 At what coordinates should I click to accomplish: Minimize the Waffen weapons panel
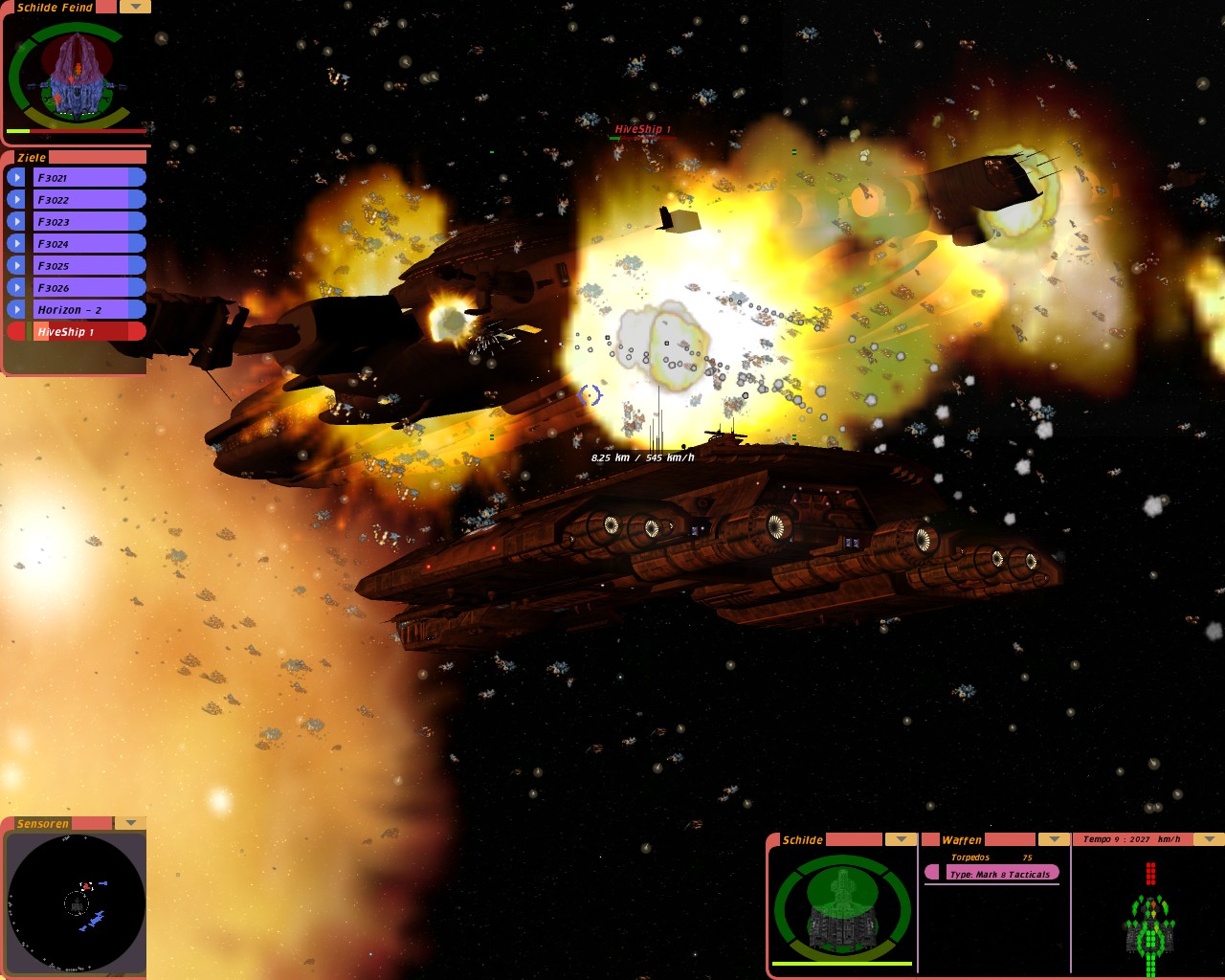click(1054, 839)
